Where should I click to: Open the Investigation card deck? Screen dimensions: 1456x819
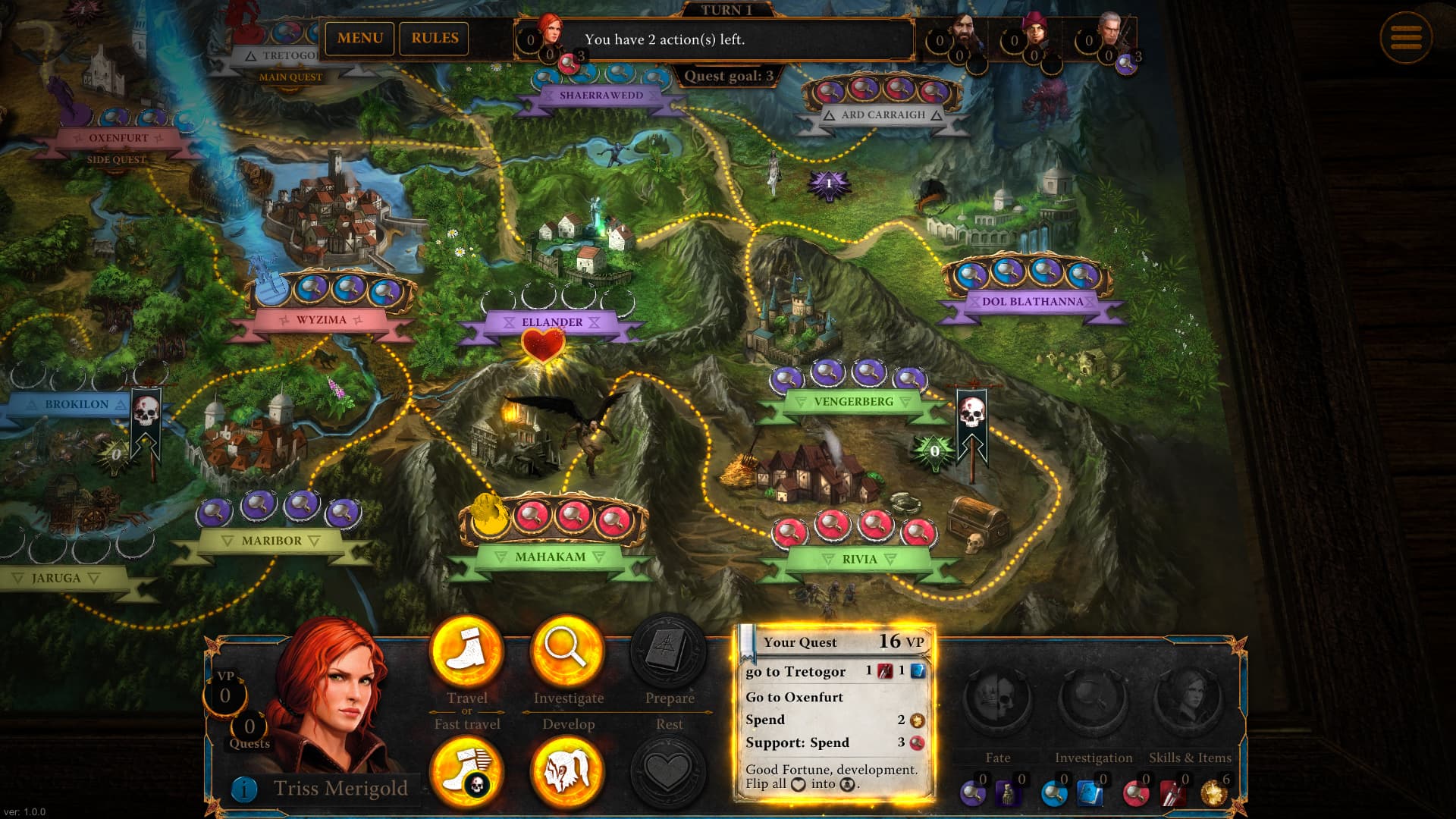[x=1094, y=704]
